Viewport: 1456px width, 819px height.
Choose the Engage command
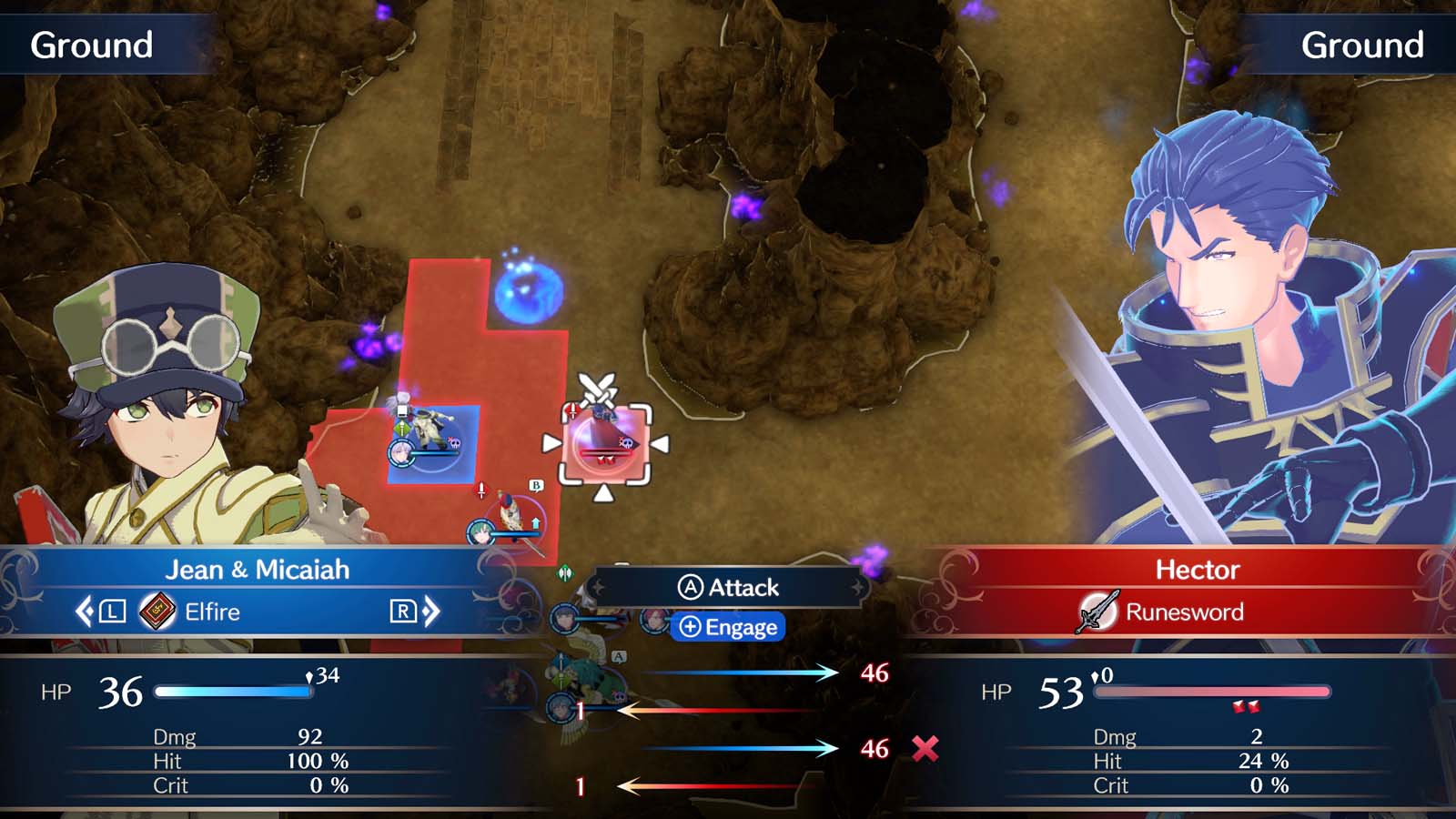(x=729, y=628)
